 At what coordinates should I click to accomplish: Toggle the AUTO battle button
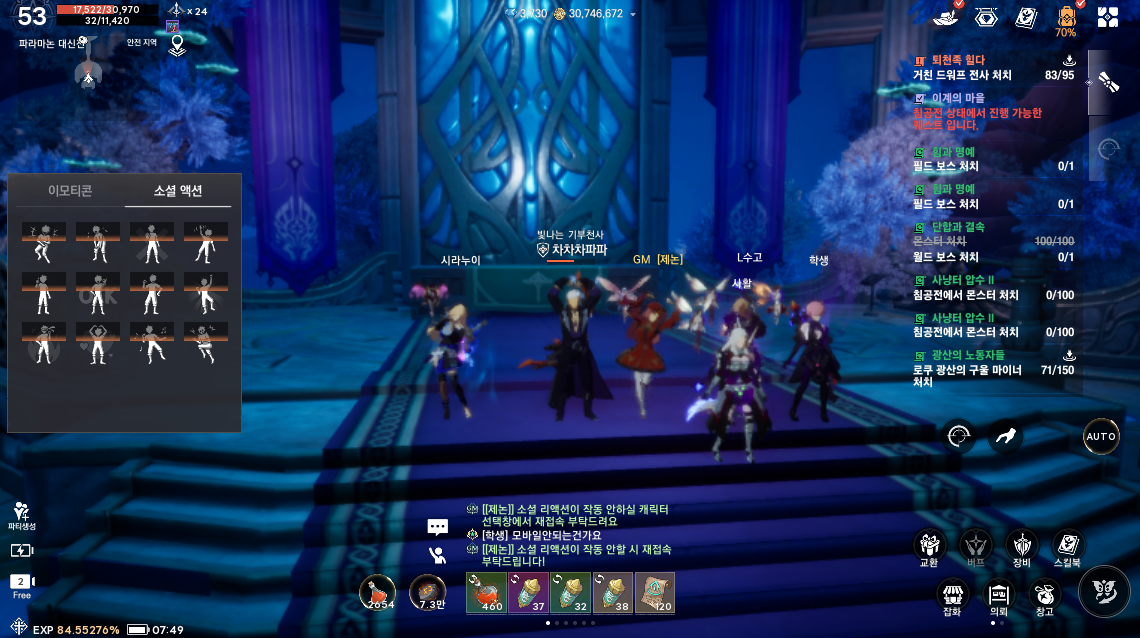[1101, 437]
